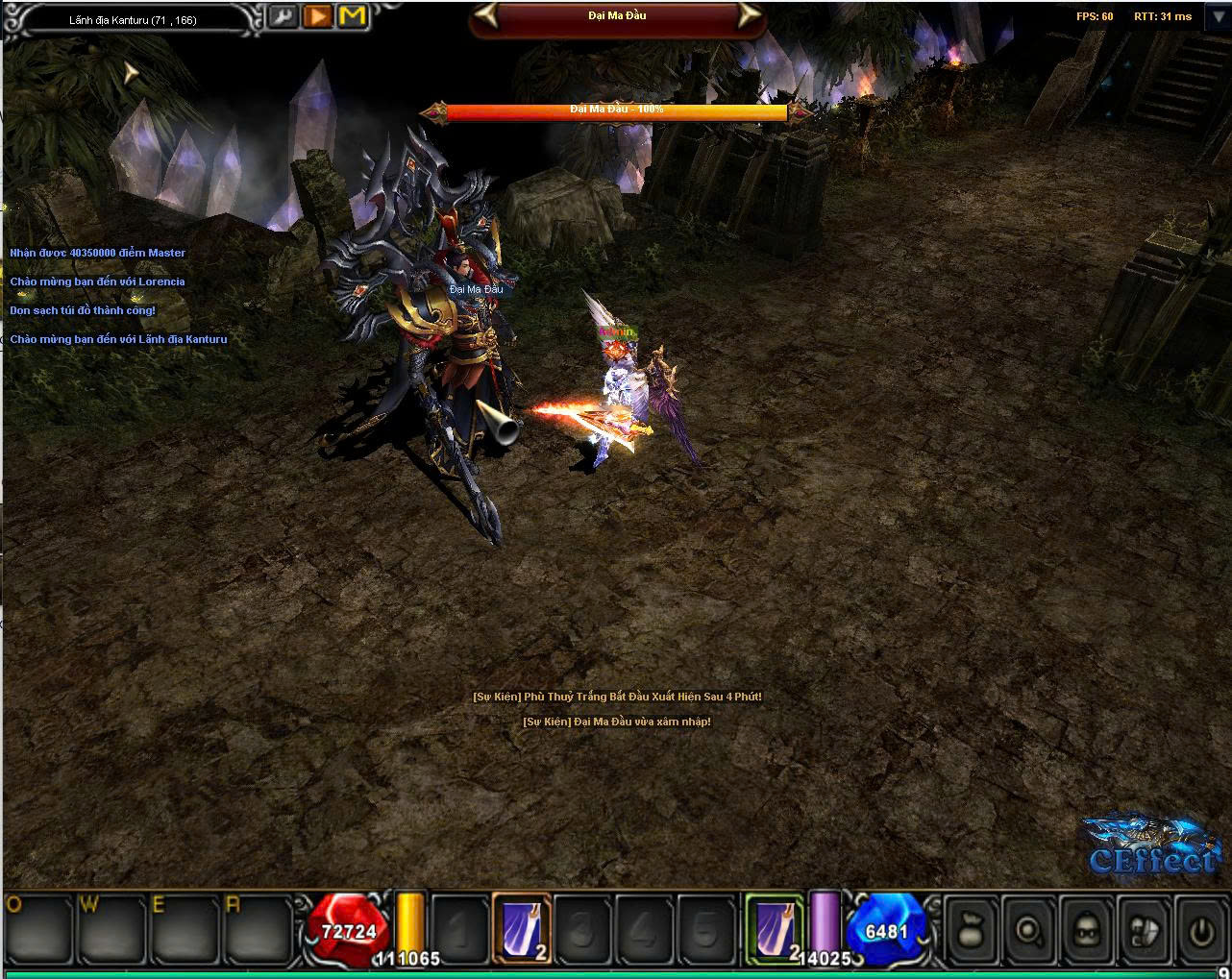This screenshot has height=979, width=1232.
Task: Select the orange-framed wing skill slot
Action: coord(523,927)
